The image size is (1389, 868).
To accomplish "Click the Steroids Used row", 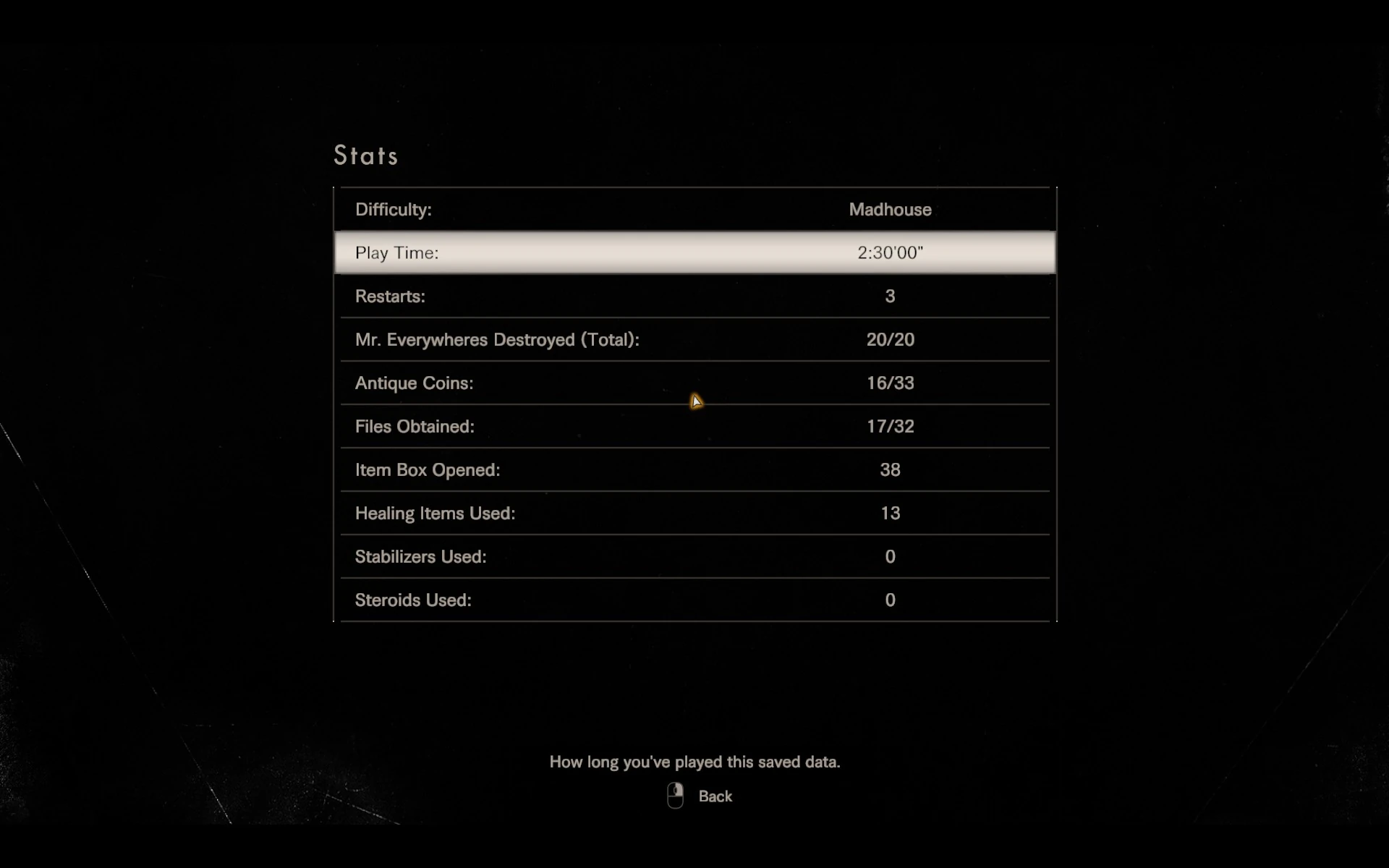I will [694, 600].
